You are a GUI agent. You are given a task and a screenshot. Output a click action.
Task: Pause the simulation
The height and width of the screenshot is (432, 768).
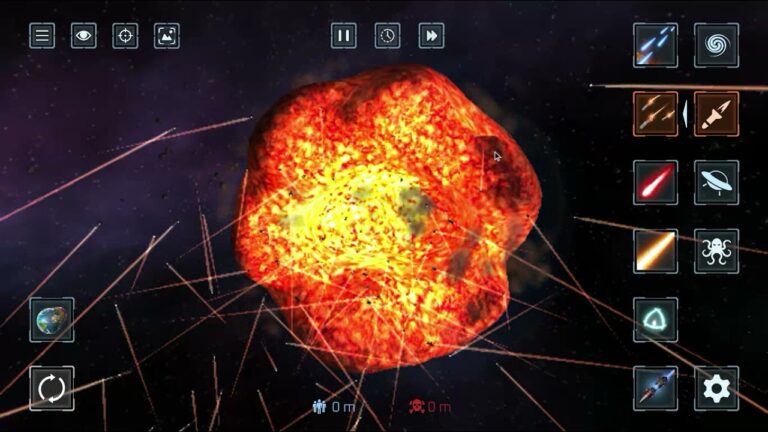click(x=344, y=36)
